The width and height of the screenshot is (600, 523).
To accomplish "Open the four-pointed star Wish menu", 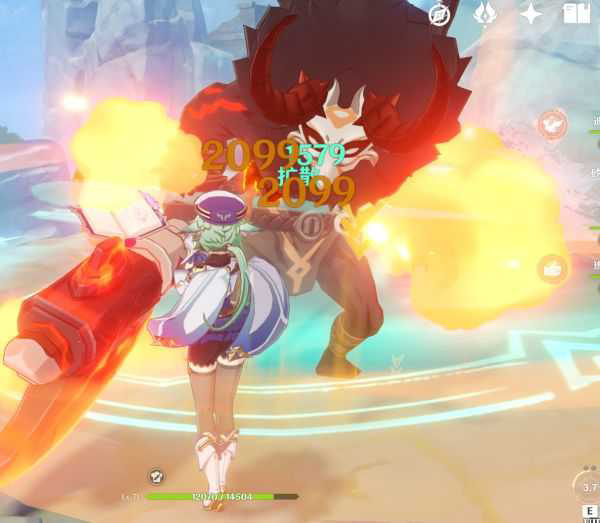I will coord(531,14).
